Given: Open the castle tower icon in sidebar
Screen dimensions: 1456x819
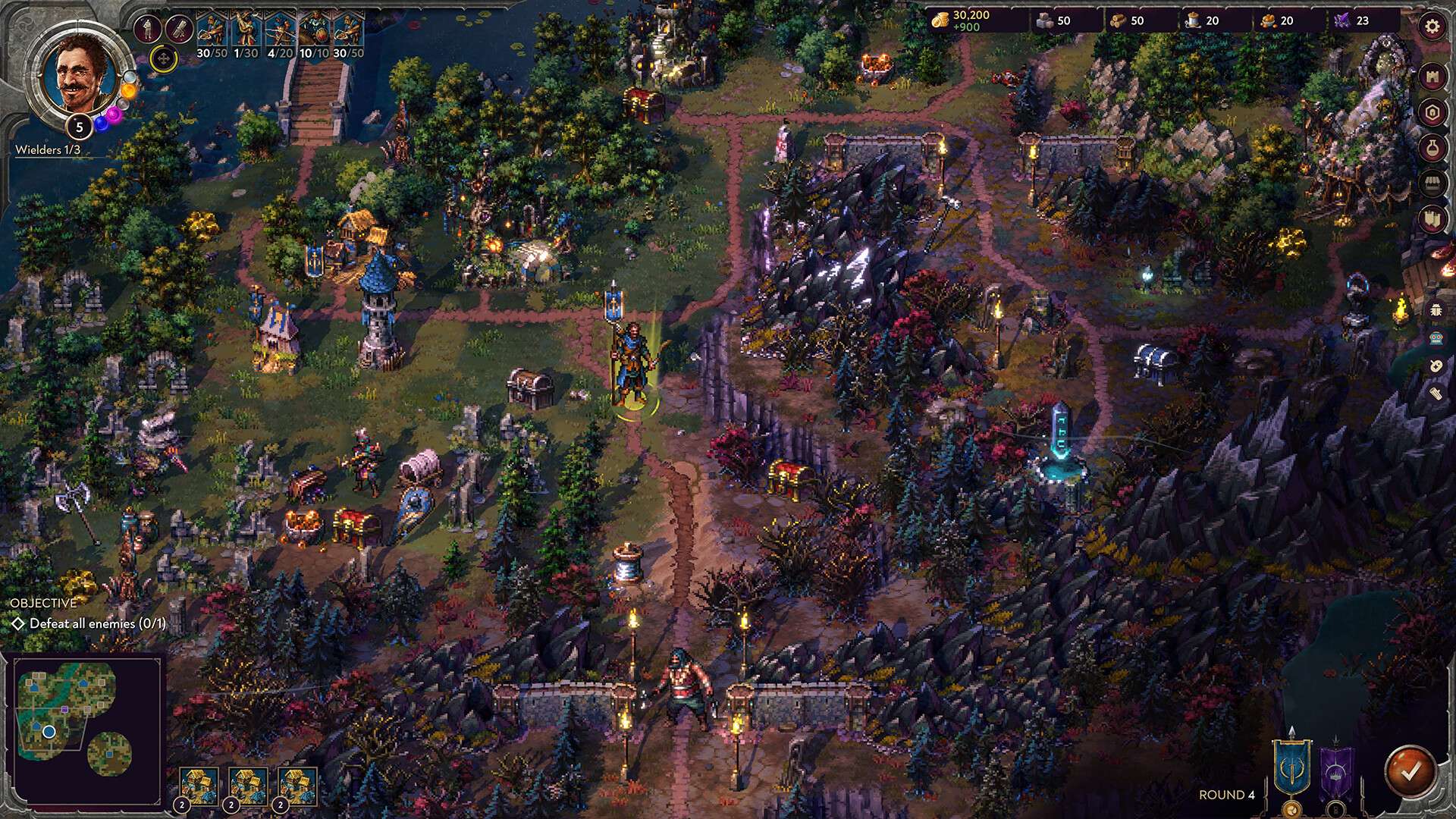Looking at the screenshot, I should [1432, 77].
